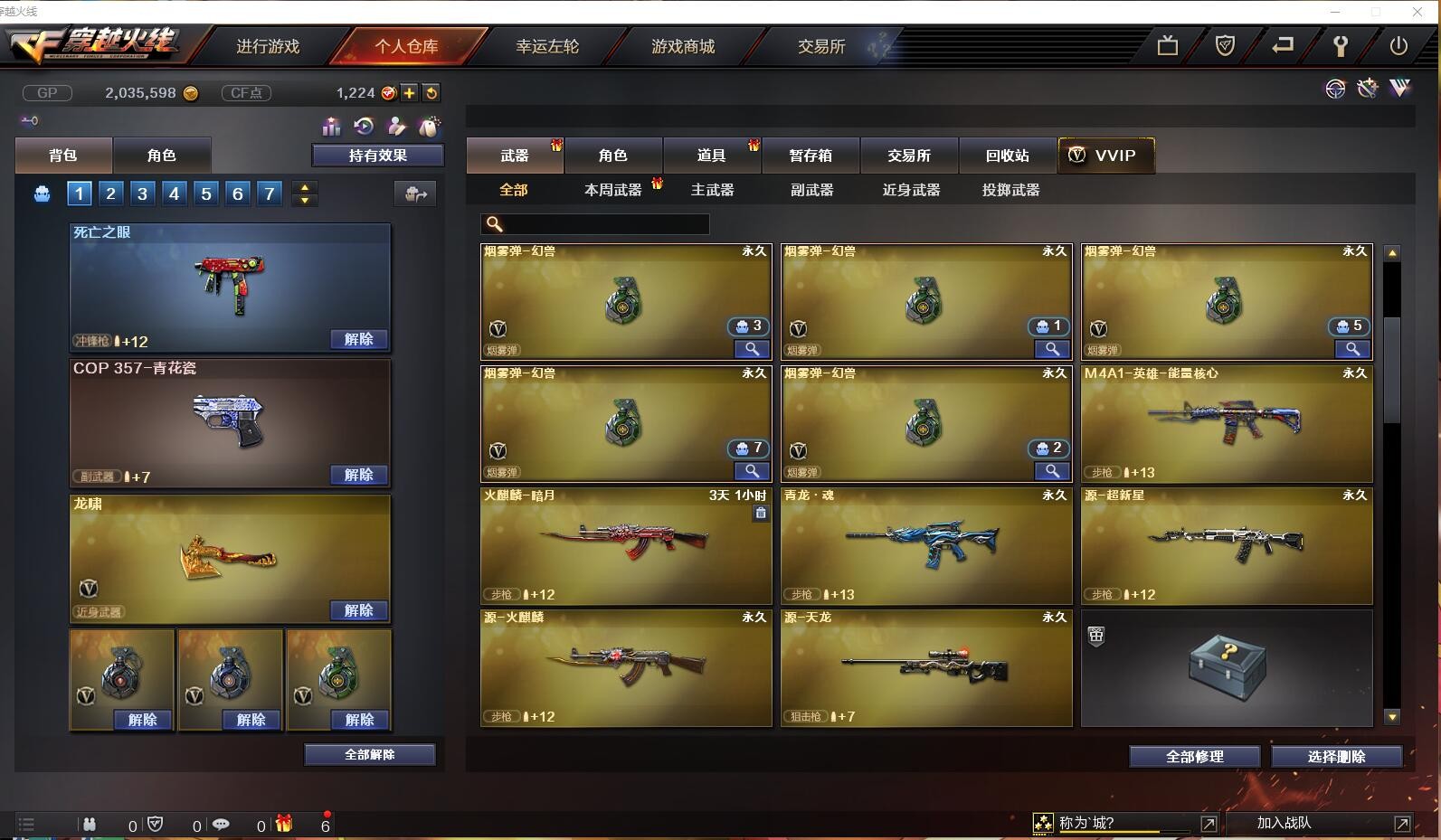Switch to backpack number 7
The image size is (1441, 840).
click(x=269, y=193)
